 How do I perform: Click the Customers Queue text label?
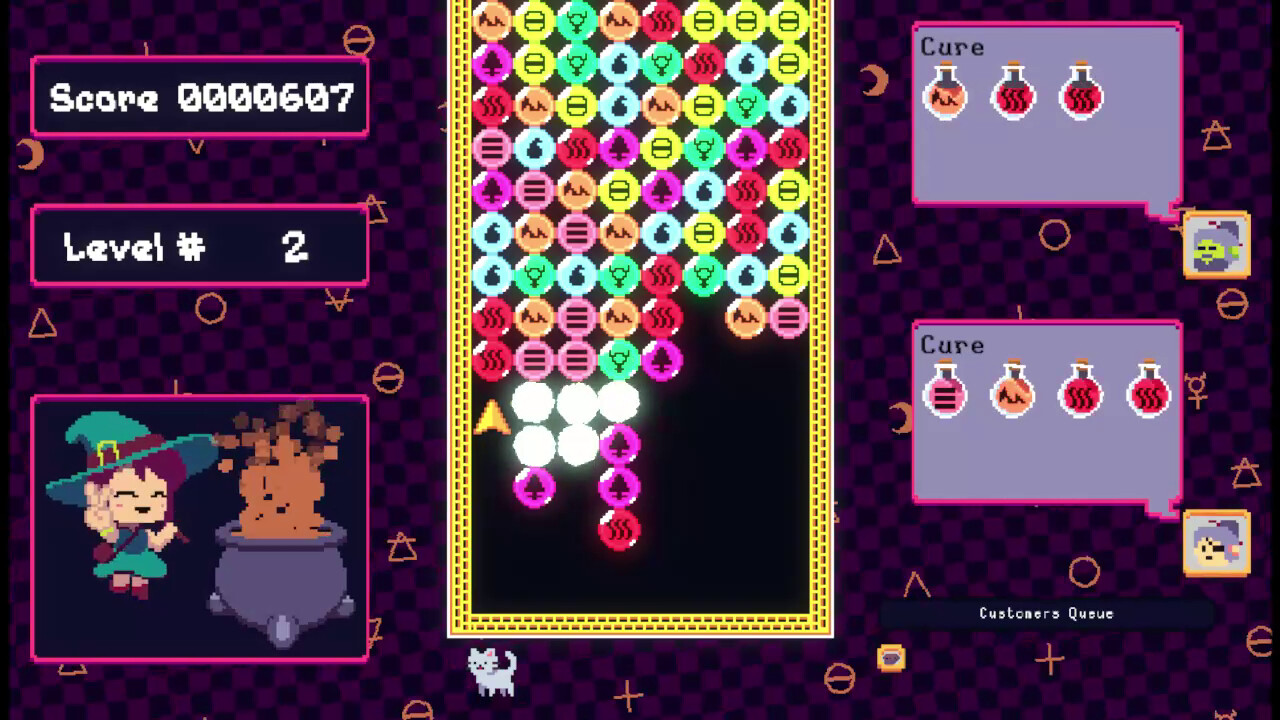(x=1044, y=614)
